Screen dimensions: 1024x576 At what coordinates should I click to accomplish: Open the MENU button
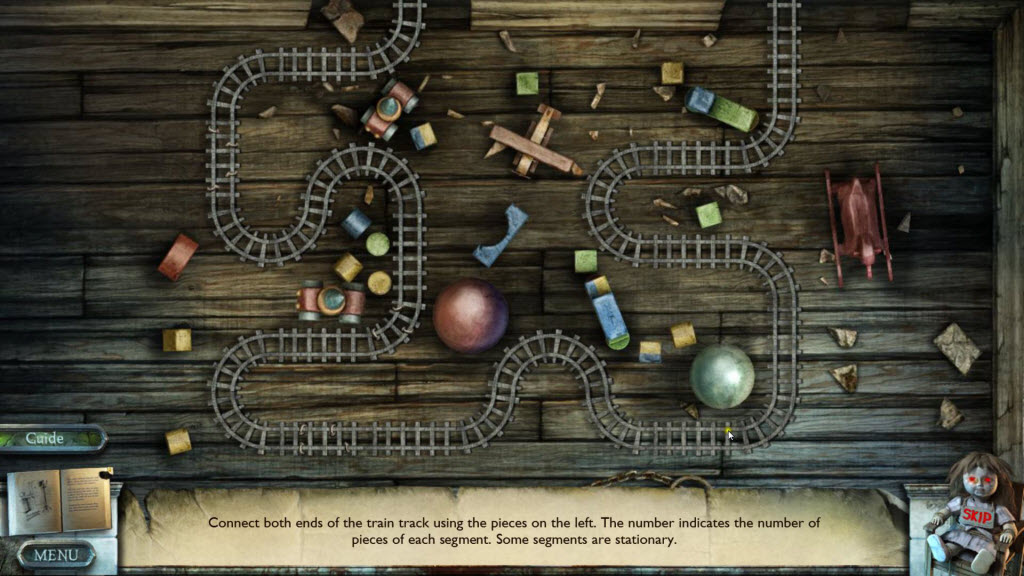coord(56,554)
